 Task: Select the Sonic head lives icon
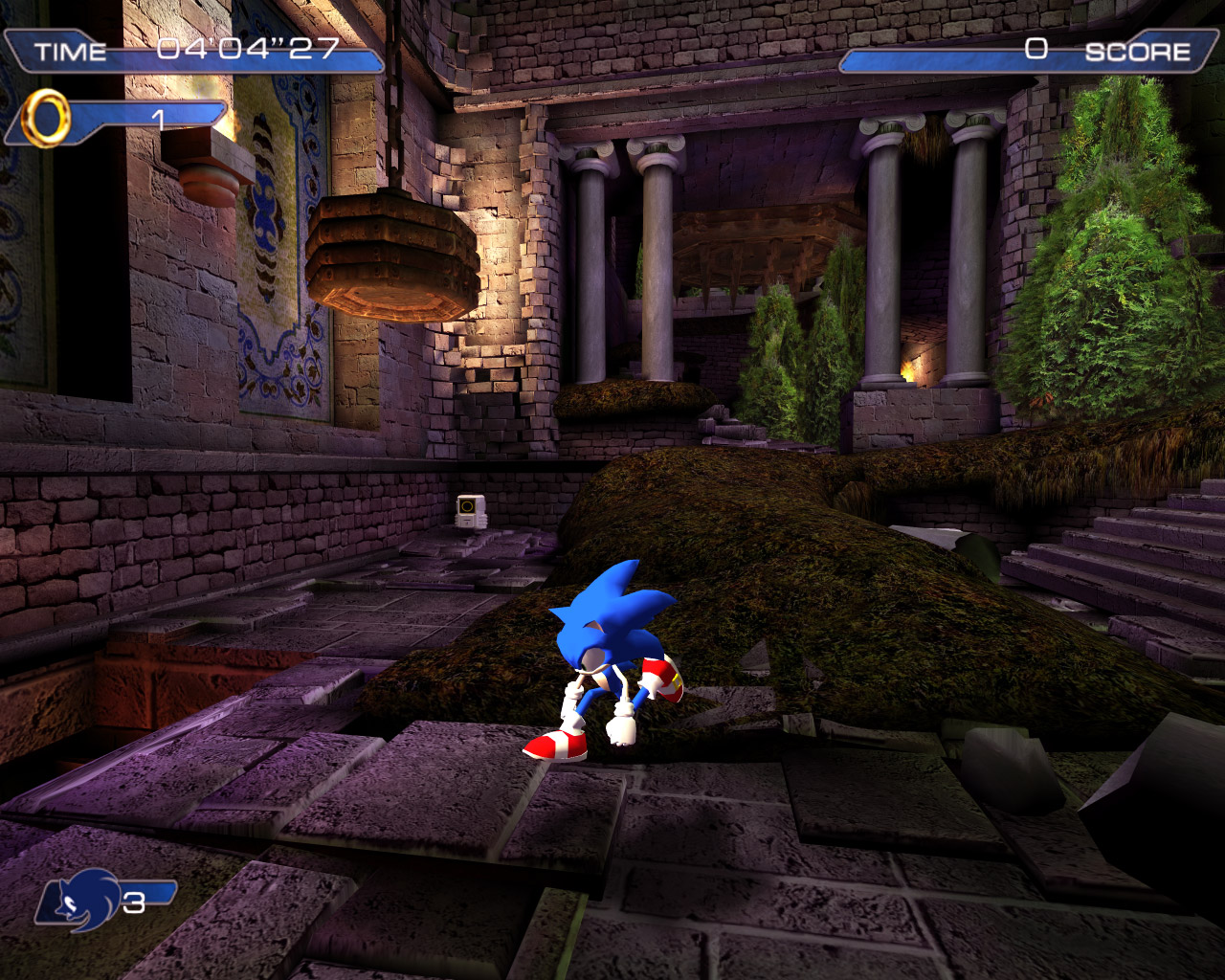[x=80, y=900]
